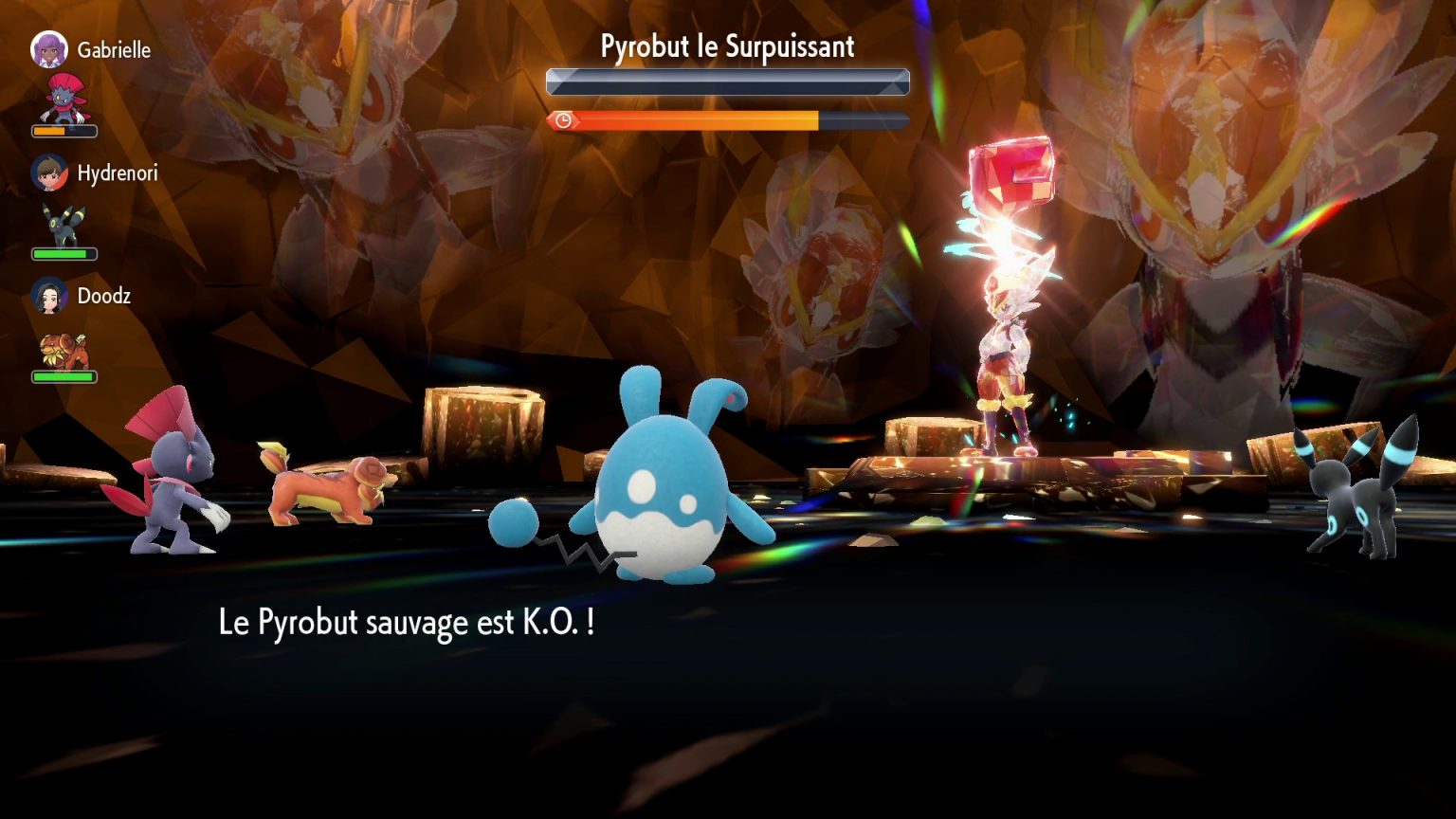Viewport: 1456px width, 819px height.
Task: Select Doodz's player avatar icon
Action: pyautogui.click(x=49, y=296)
